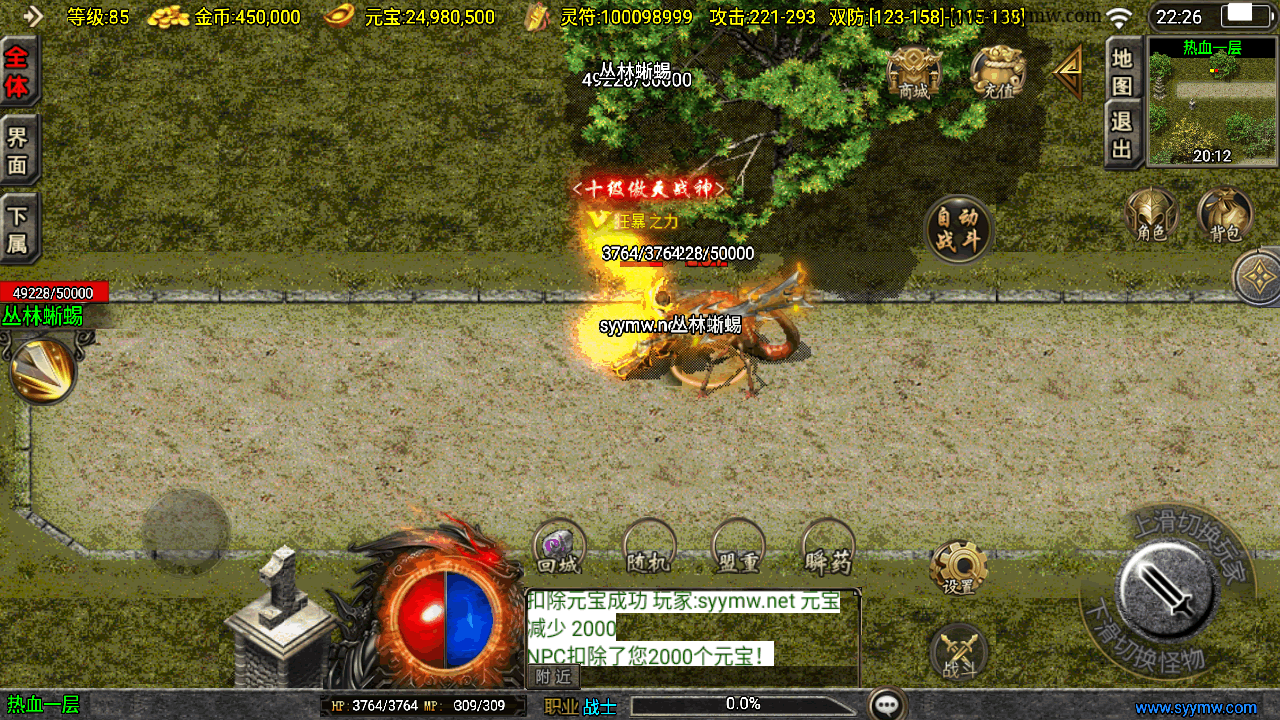This screenshot has width=1280, height=720.
Task: Use the 回城 return-to-town skill
Action: click(x=558, y=546)
